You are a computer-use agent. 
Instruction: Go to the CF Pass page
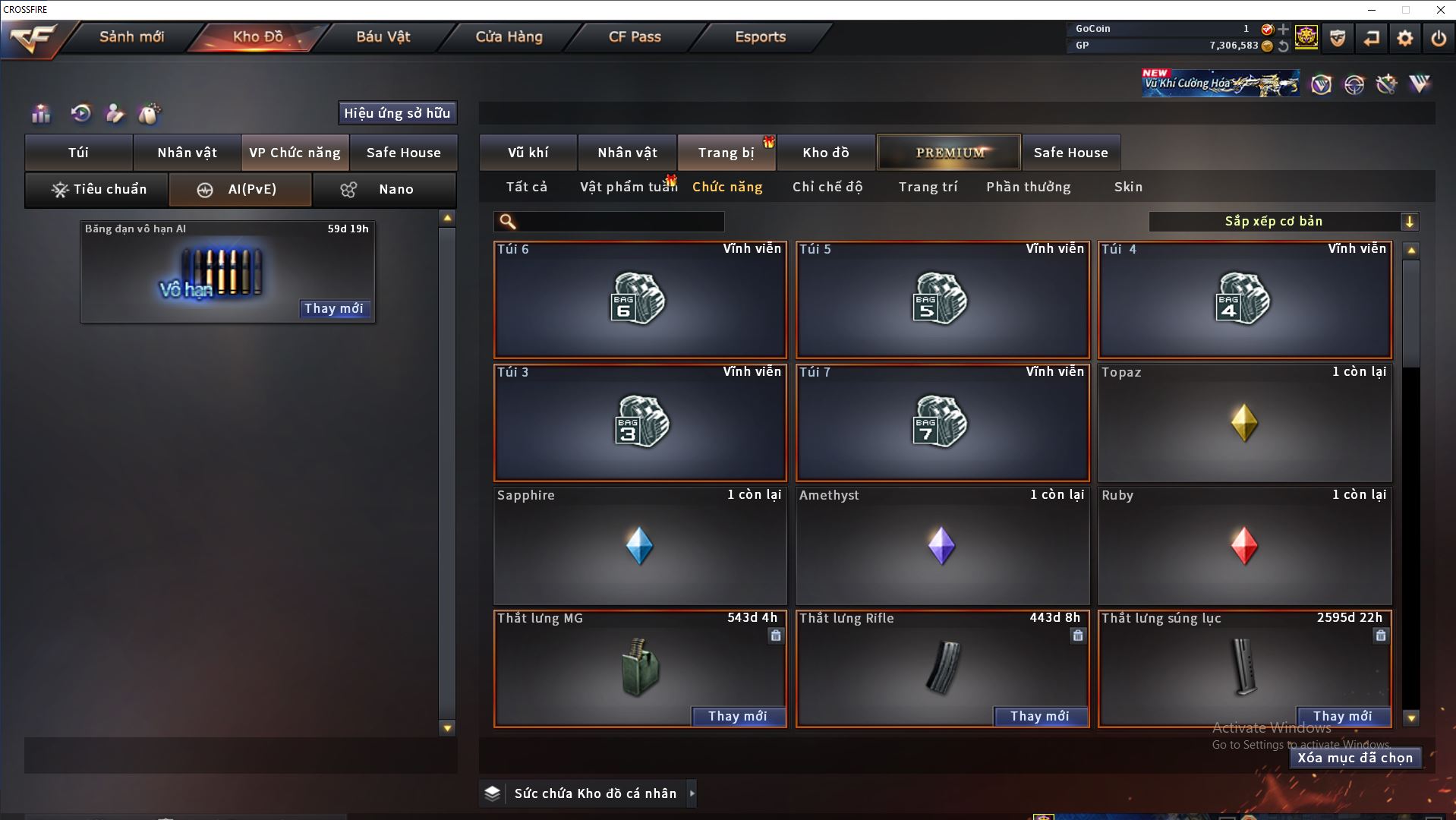(635, 36)
